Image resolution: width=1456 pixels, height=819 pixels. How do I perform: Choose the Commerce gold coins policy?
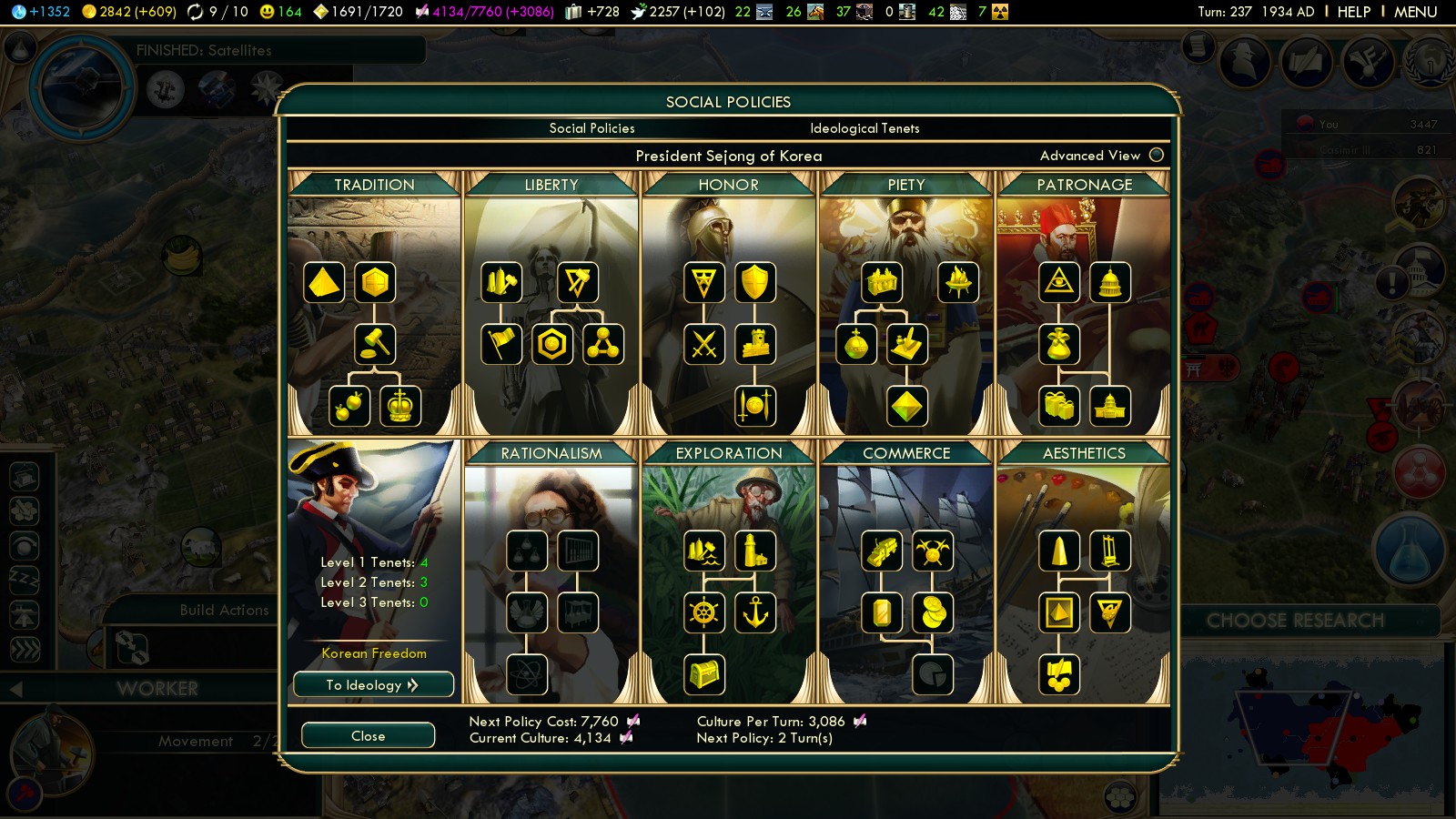coord(933,612)
